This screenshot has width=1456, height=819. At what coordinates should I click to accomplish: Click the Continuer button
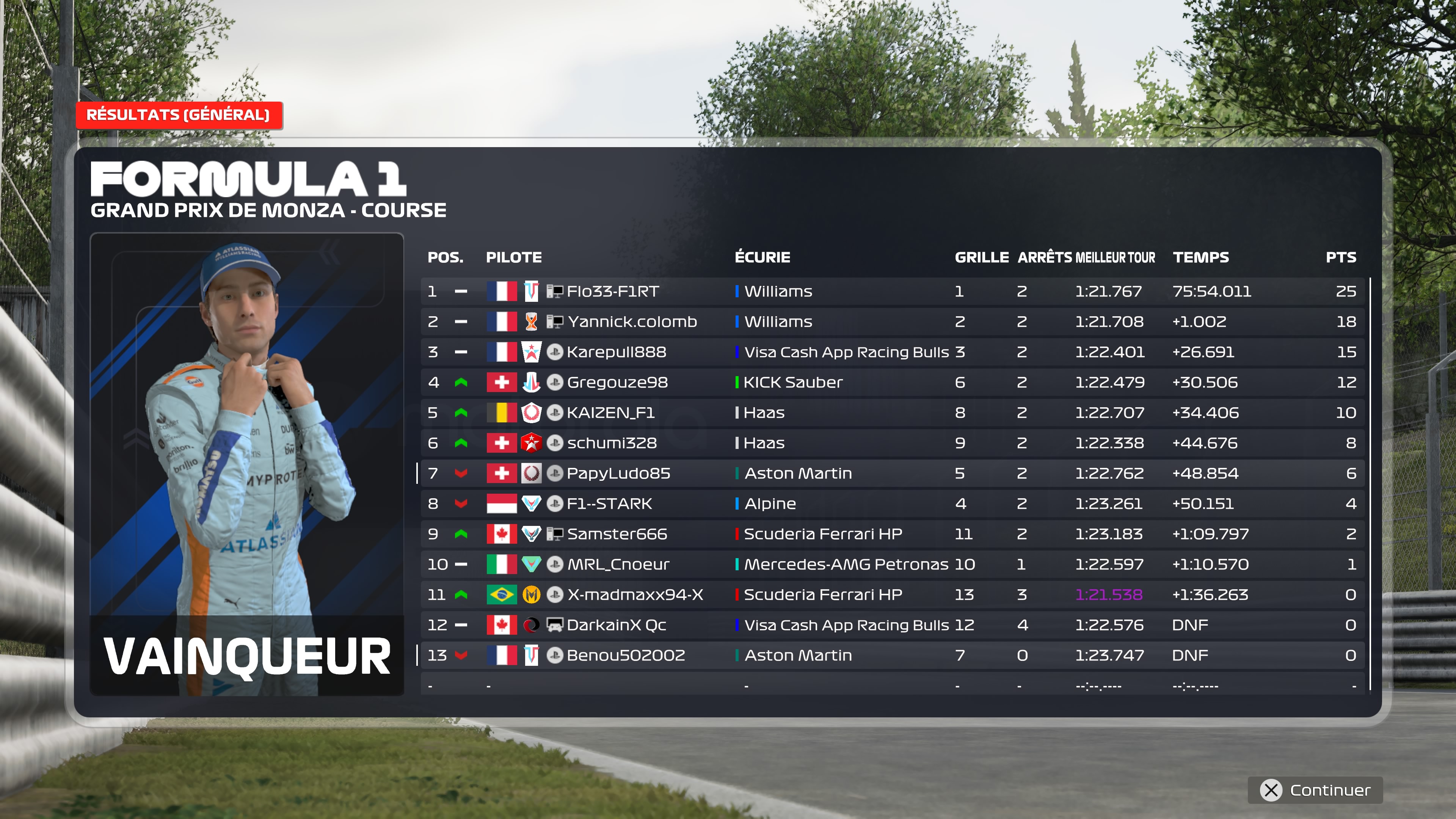(x=1315, y=789)
